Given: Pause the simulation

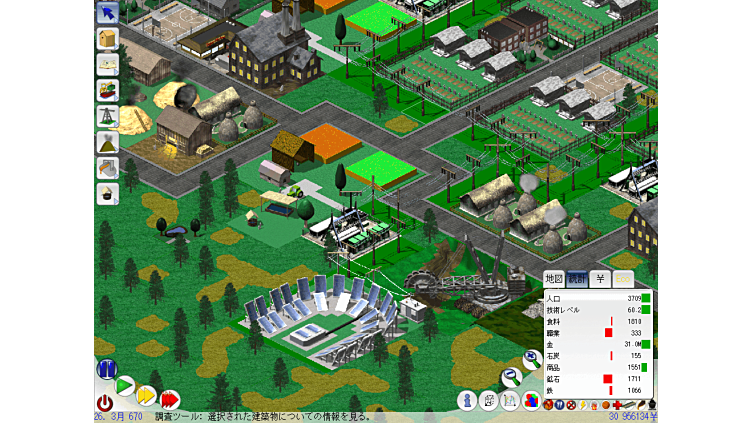Looking at the screenshot, I should coord(106,369).
